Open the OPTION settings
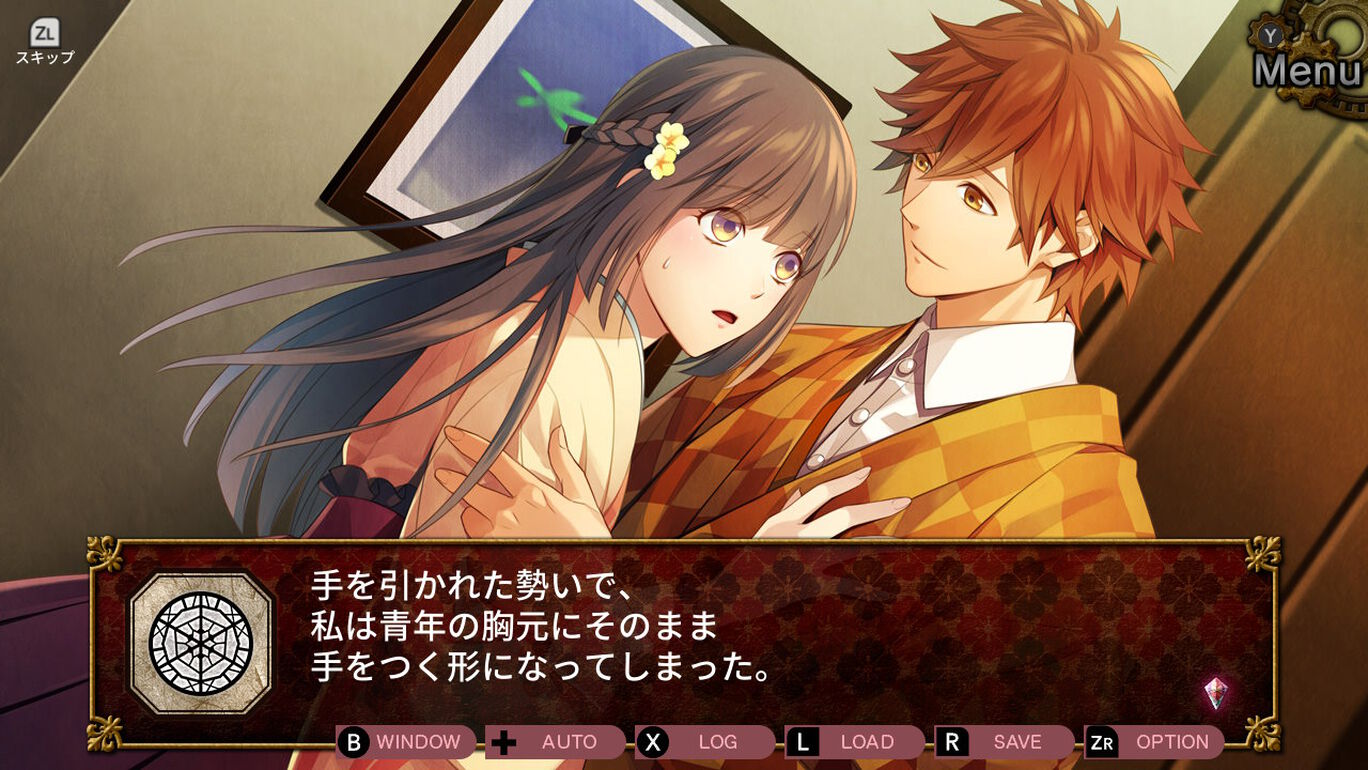The image size is (1368, 770). 1155,742
